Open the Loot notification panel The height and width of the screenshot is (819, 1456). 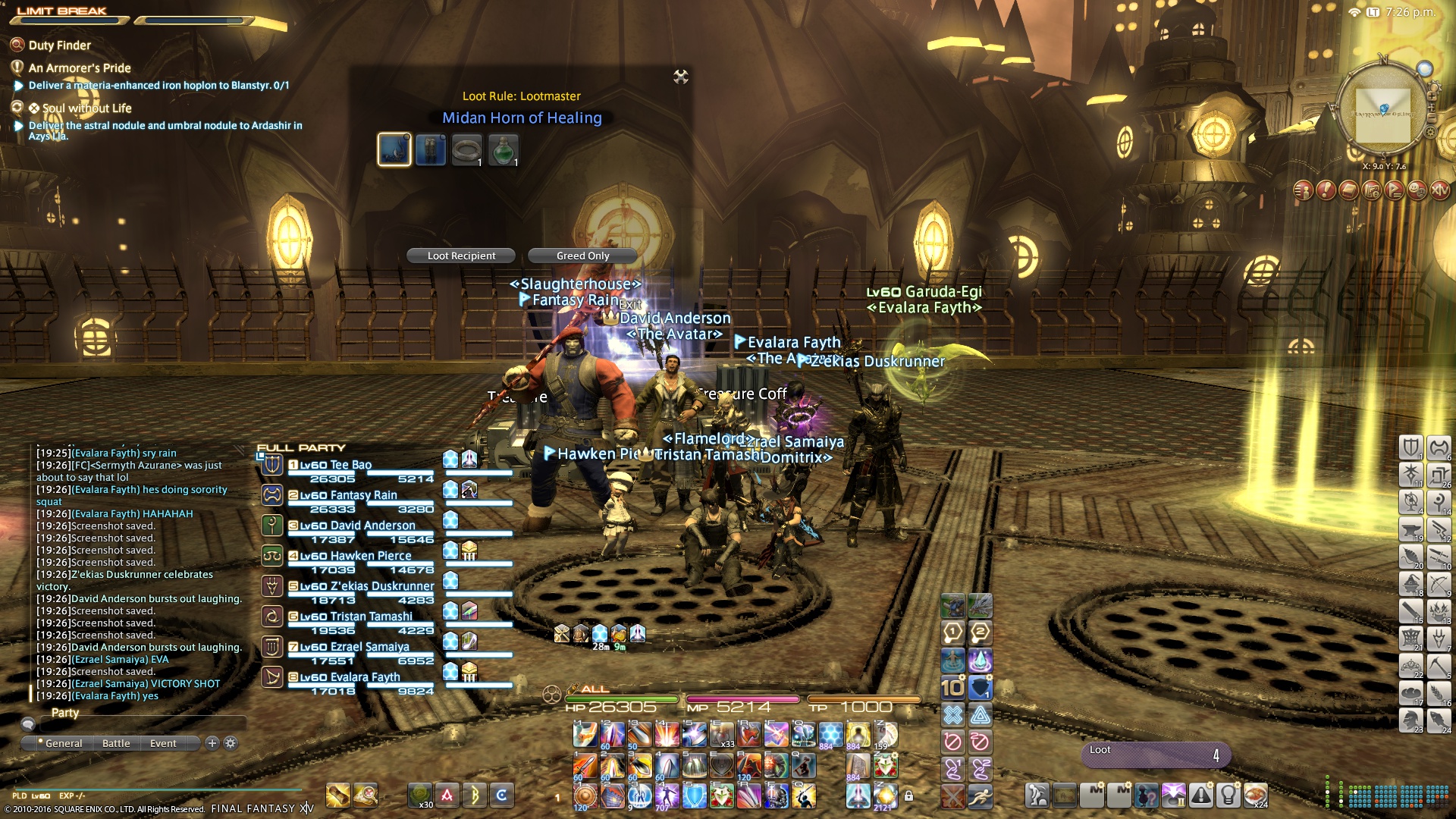tap(1154, 753)
